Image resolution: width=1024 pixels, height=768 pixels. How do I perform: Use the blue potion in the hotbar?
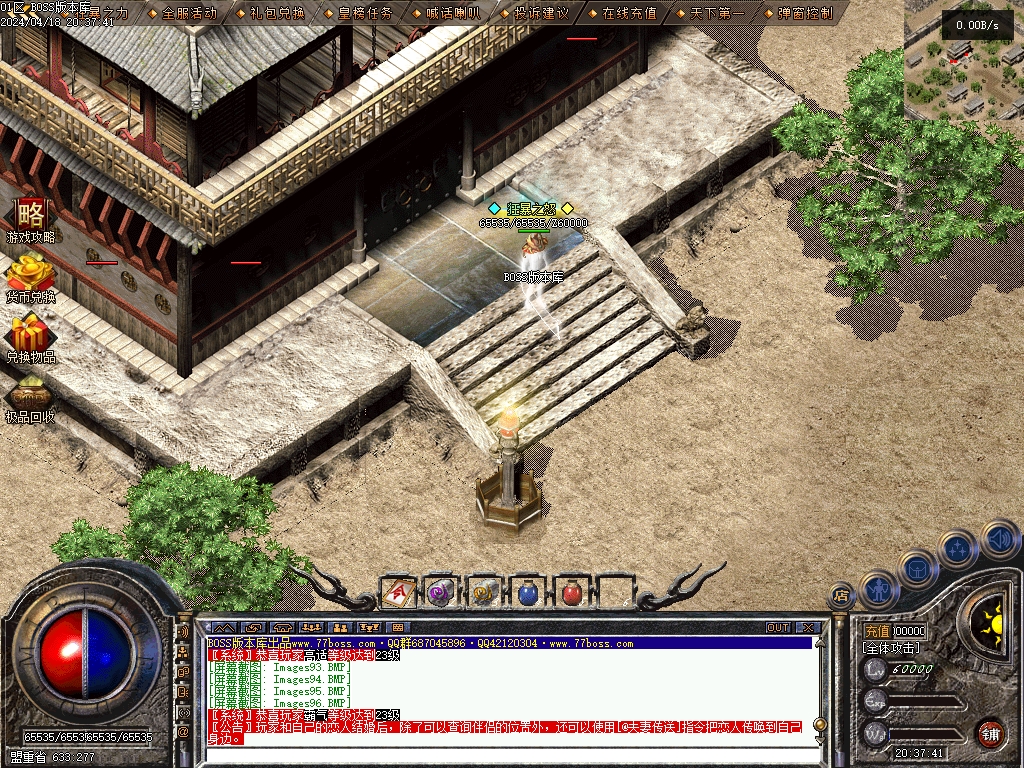coord(528,593)
